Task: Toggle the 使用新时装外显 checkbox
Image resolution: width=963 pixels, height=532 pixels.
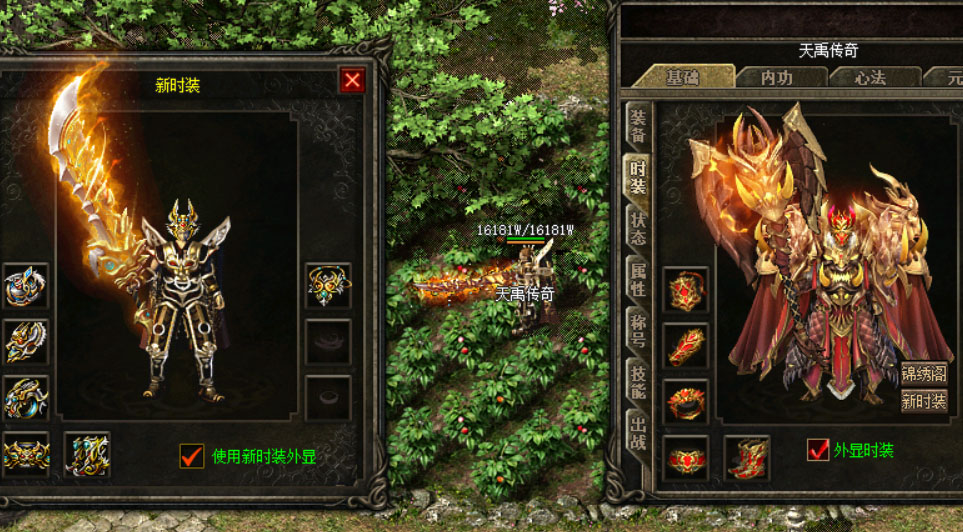Action: 191,456
